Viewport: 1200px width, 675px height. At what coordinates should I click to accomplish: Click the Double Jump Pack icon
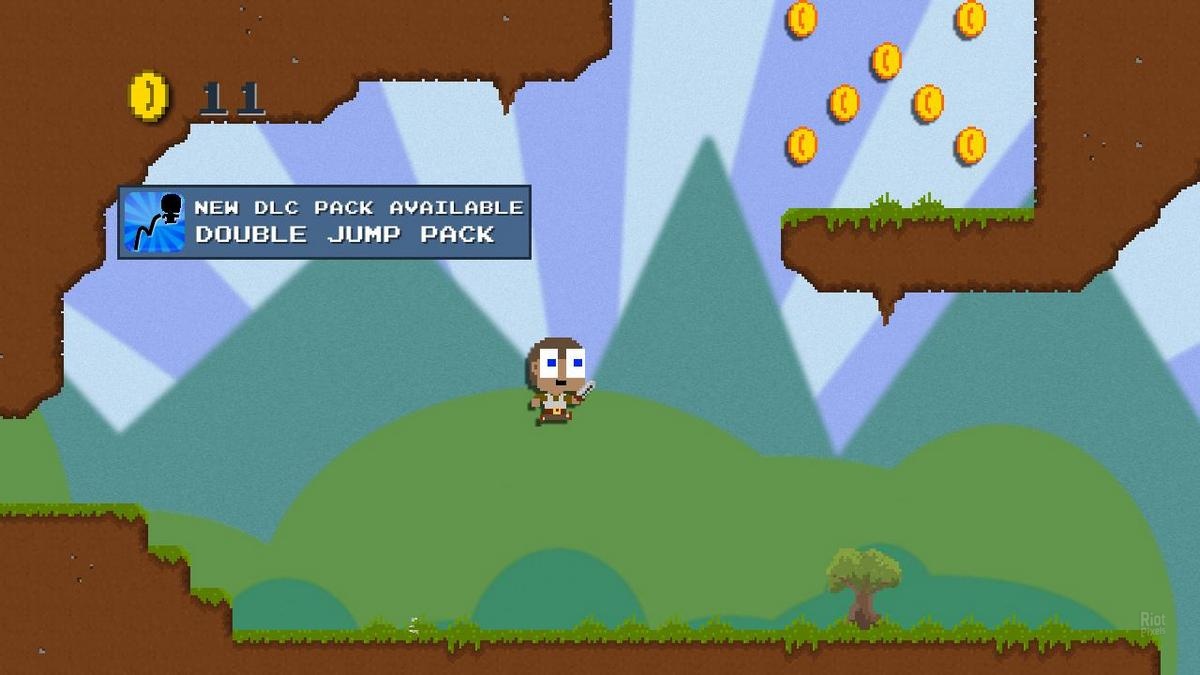click(x=154, y=222)
